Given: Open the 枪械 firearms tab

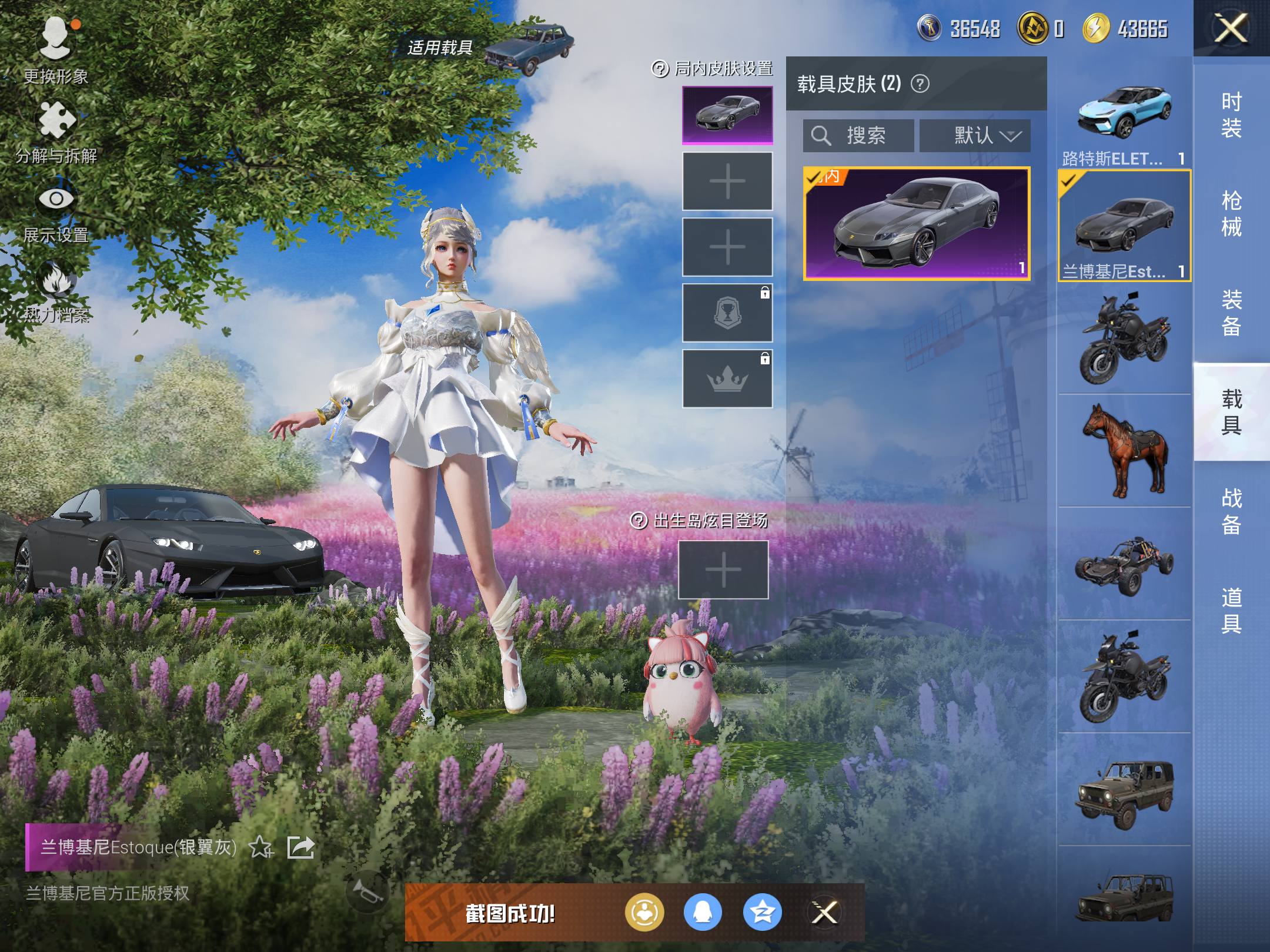Looking at the screenshot, I should [1231, 213].
